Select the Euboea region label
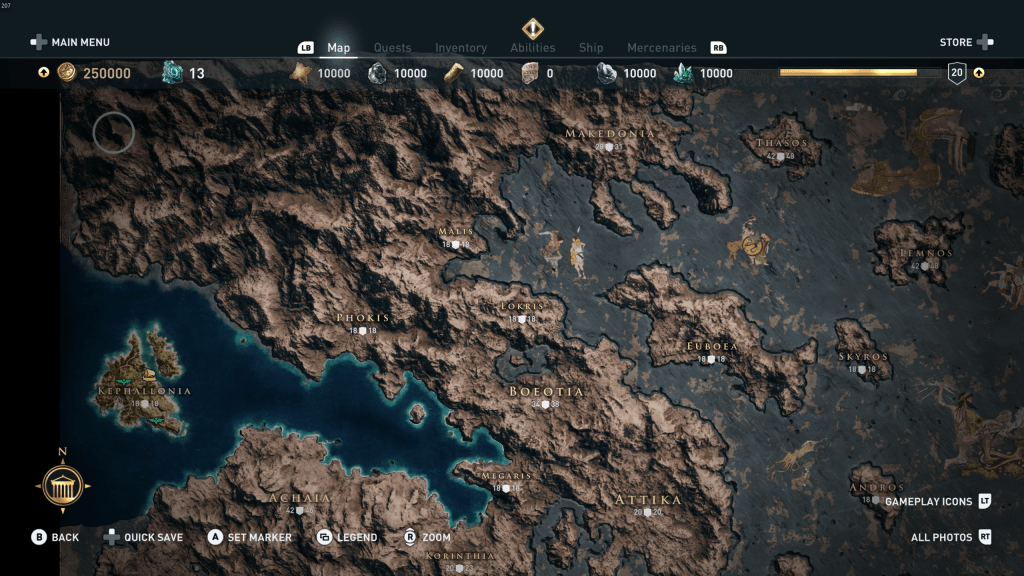Image resolution: width=1024 pixels, height=576 pixels. tap(712, 346)
